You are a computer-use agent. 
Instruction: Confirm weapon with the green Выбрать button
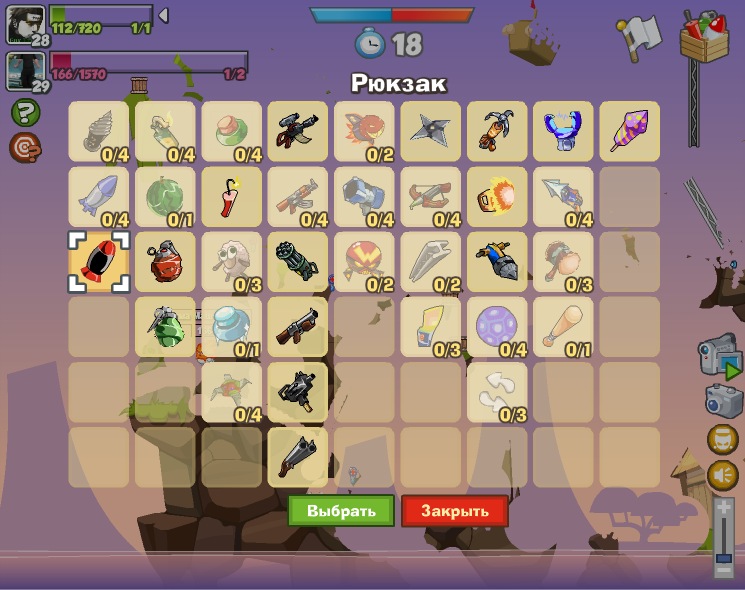click(341, 511)
